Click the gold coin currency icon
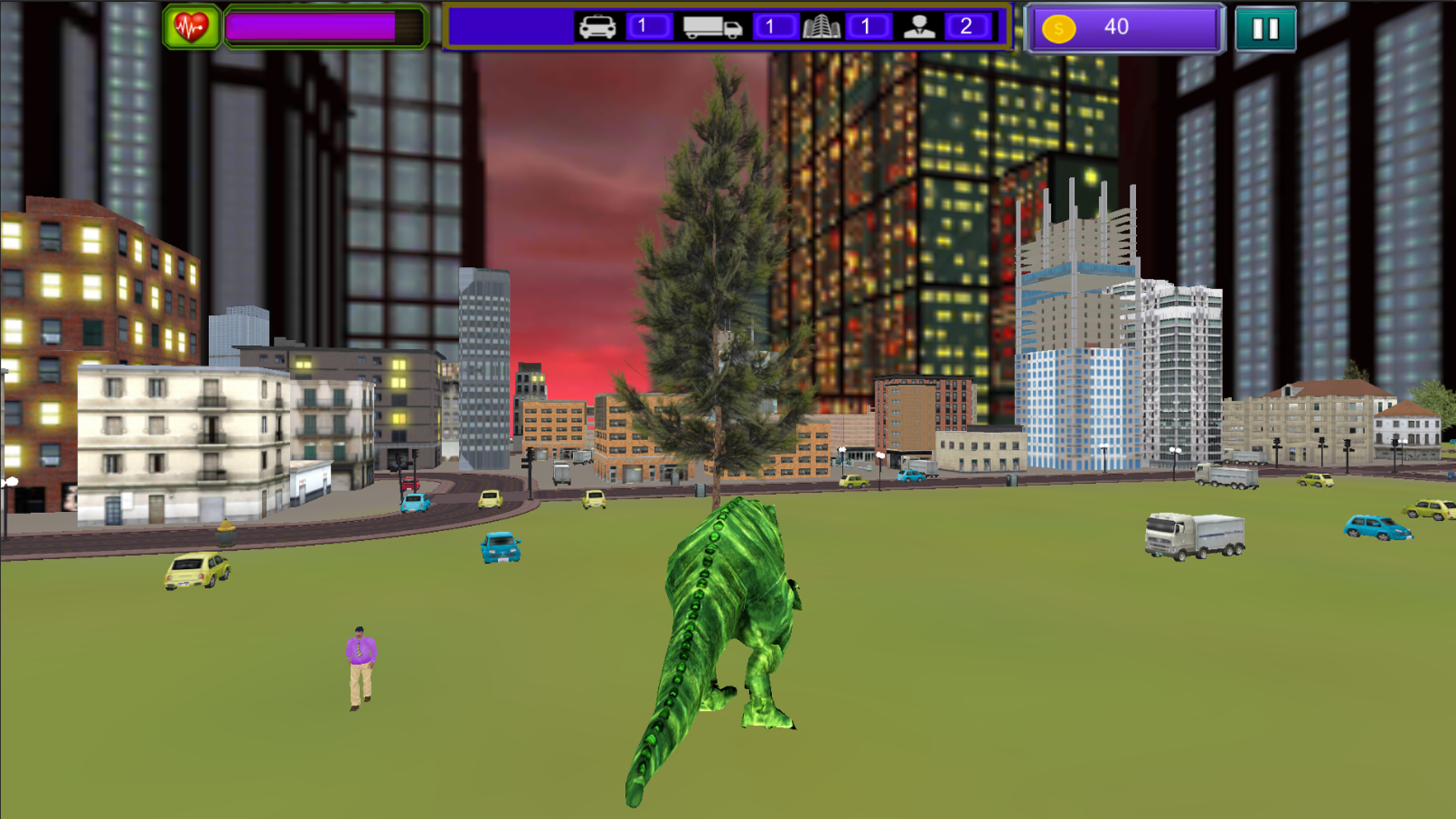Viewport: 1456px width, 819px height. pos(1059,28)
